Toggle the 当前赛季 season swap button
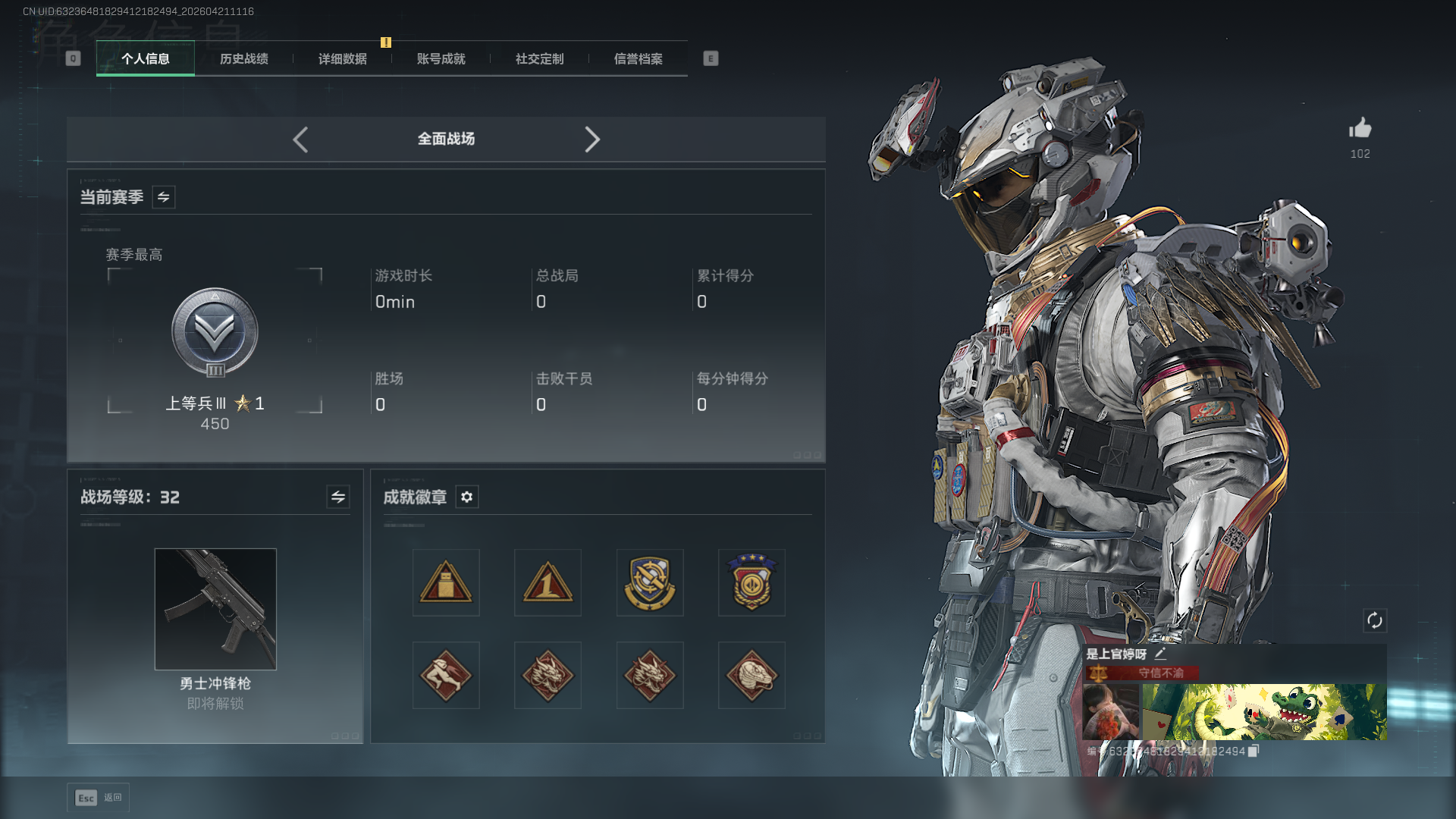The image size is (1456, 819). (164, 197)
